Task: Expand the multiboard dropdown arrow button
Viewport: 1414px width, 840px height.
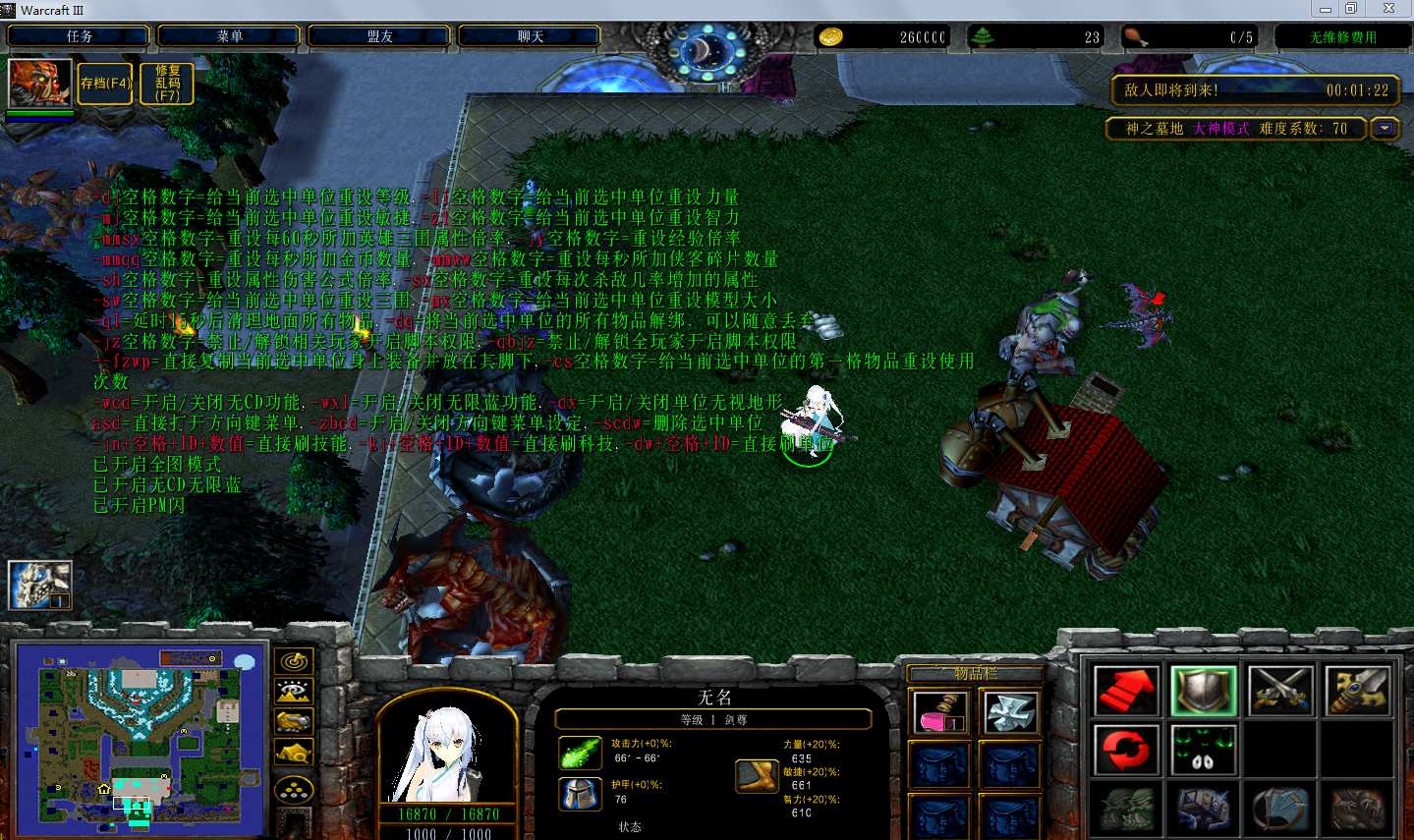Action: coord(1386,129)
